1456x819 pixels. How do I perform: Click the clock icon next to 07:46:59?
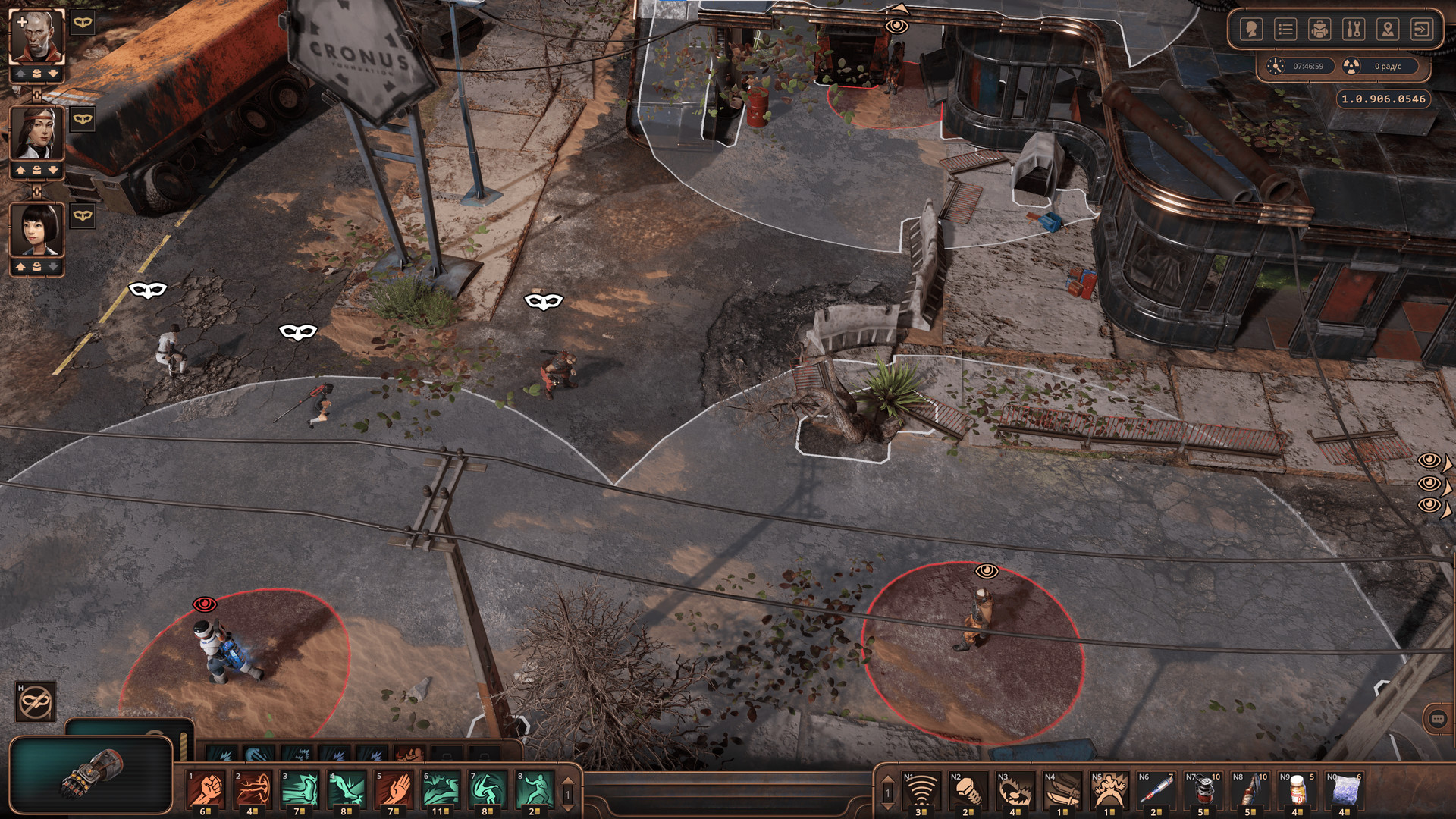click(1276, 66)
